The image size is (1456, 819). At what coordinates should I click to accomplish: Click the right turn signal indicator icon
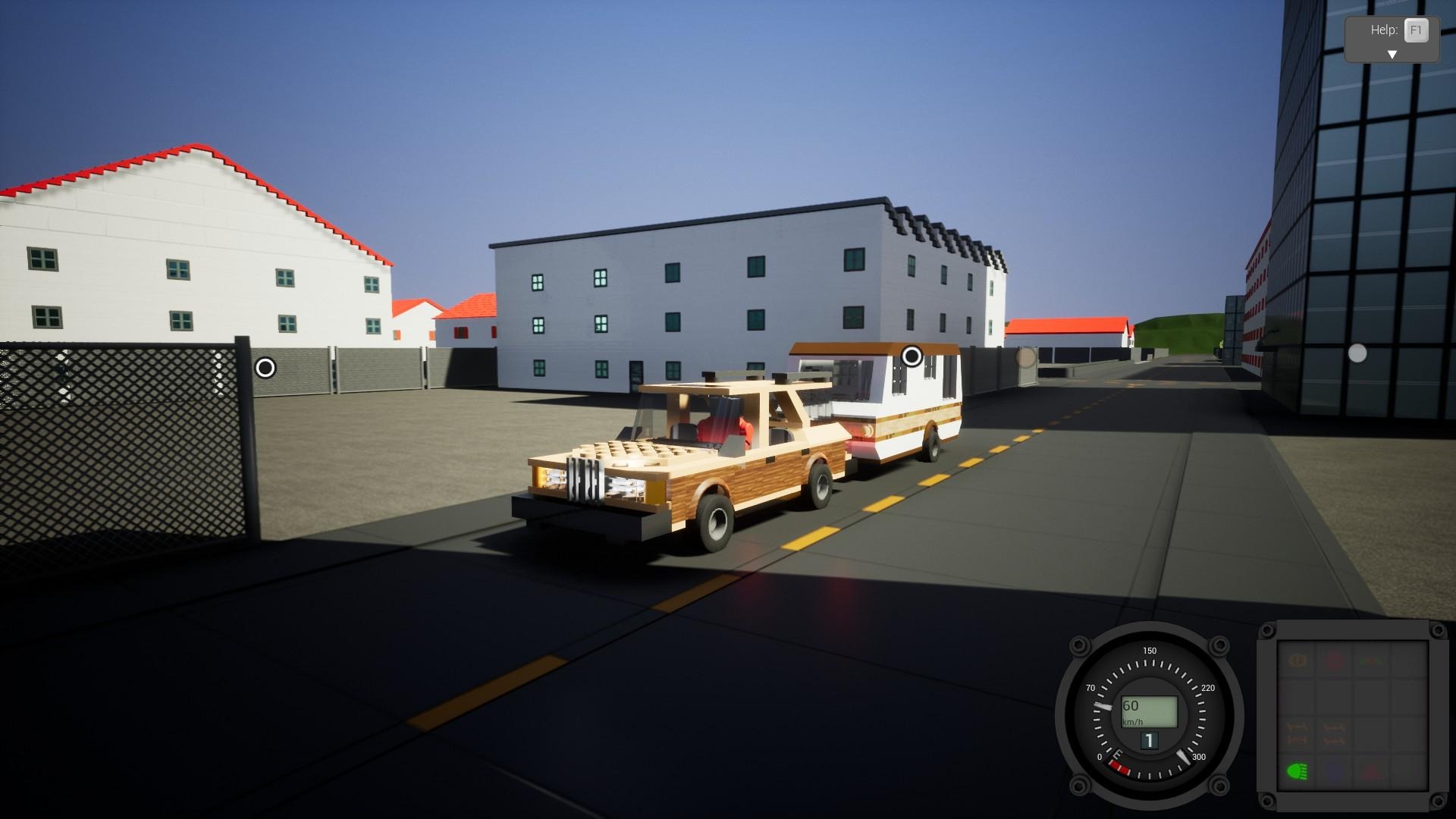[x=1334, y=733]
